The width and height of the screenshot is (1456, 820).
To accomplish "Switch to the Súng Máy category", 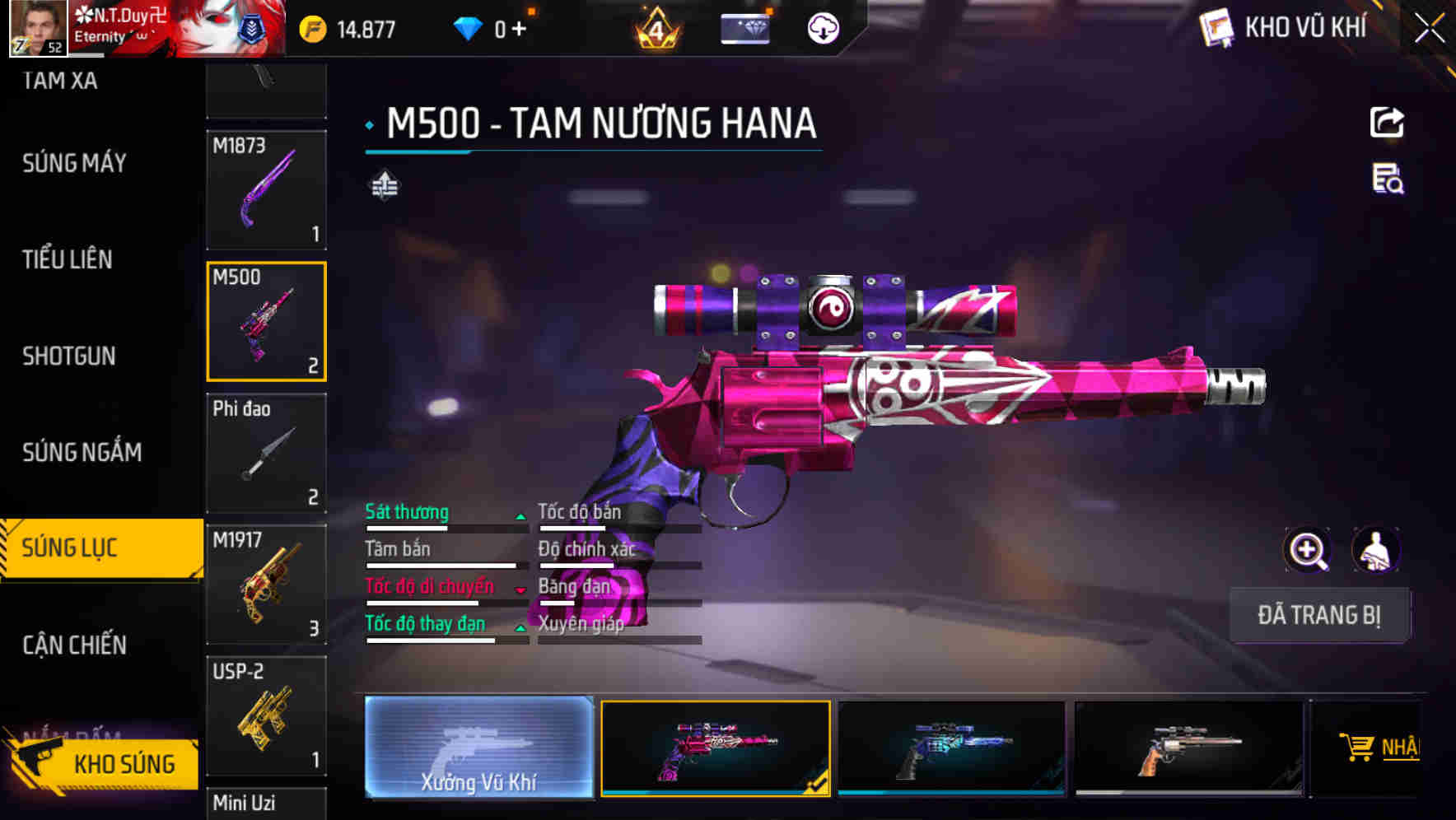I will [x=74, y=163].
